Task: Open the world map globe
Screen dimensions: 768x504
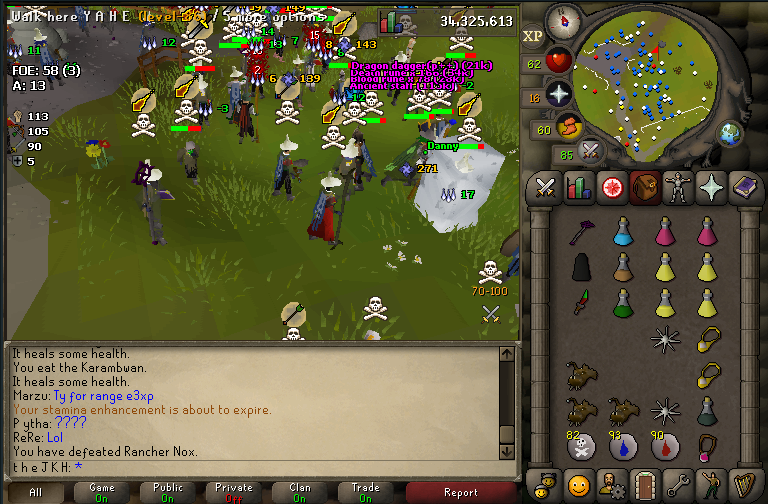Action: point(731,132)
